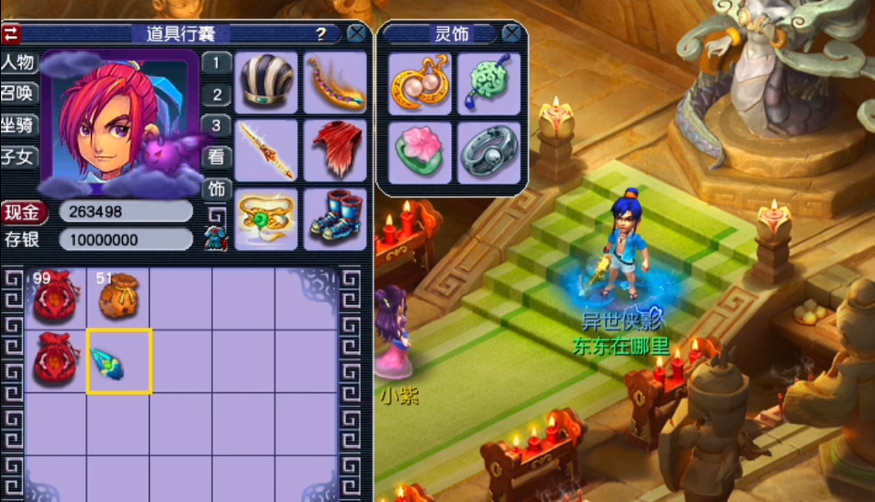
Task: Pick the brown pouch with count 51
Action: (x=118, y=296)
